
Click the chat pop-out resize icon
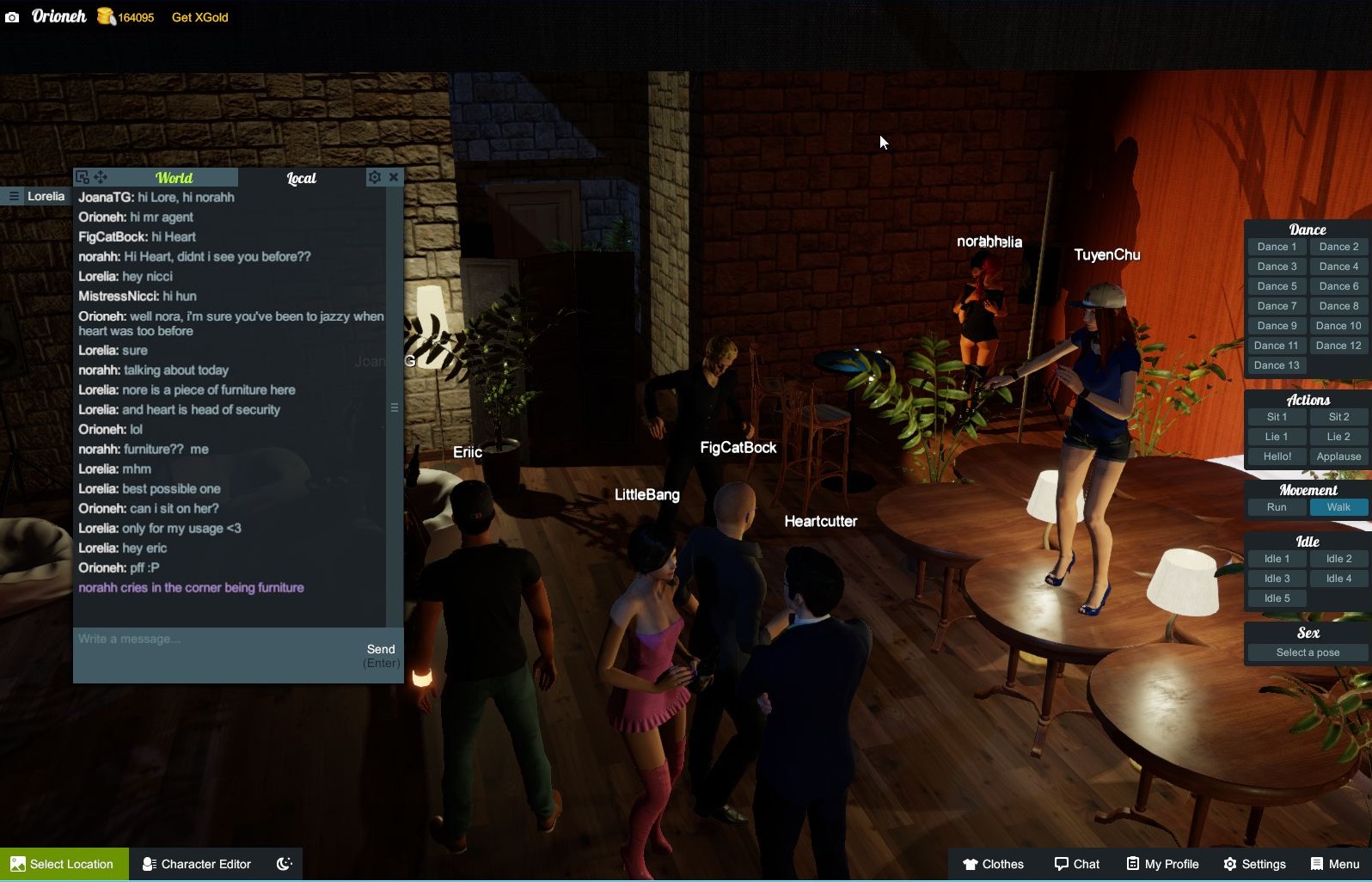pyautogui.click(x=83, y=176)
